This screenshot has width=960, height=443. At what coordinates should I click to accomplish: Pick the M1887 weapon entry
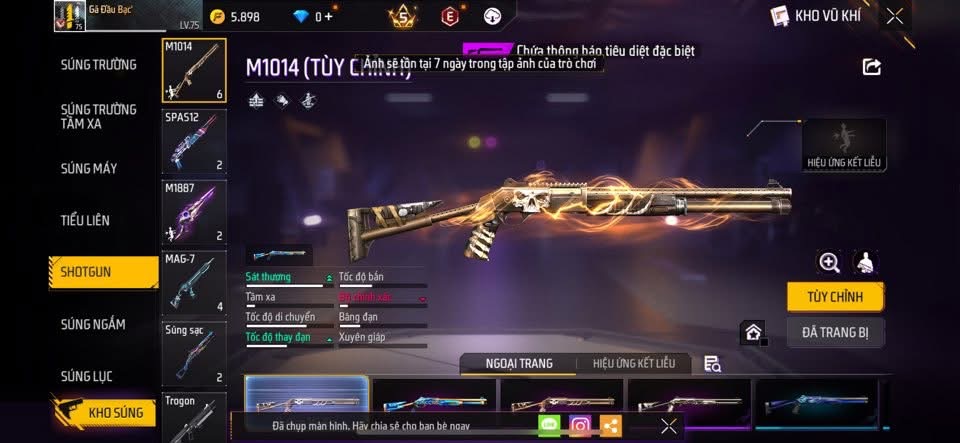coord(194,212)
